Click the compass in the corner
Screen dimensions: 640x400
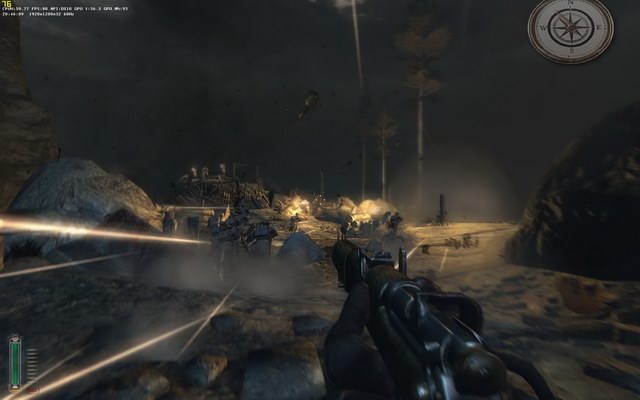click(x=570, y=30)
